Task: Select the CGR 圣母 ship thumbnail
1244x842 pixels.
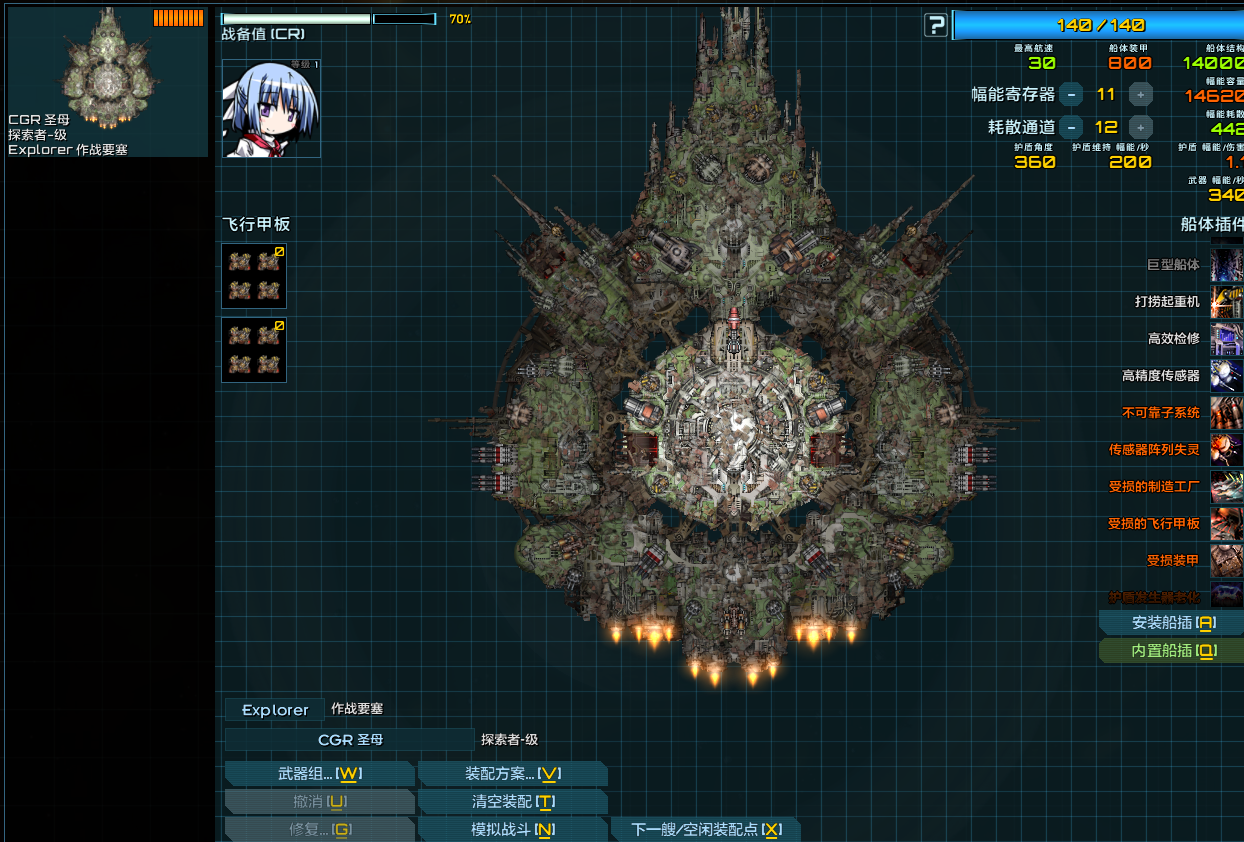Action: point(107,80)
